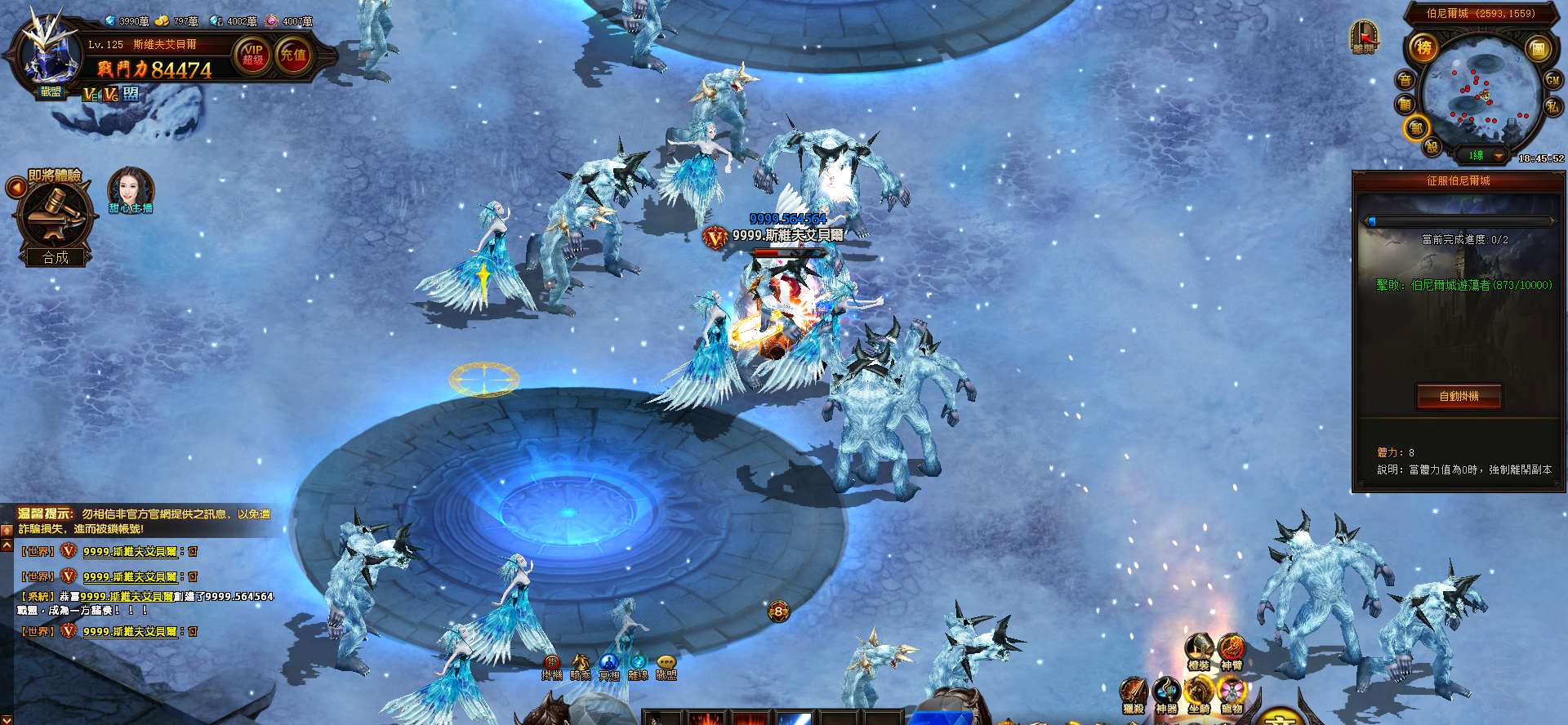1568x725 pixels.
Task: Open the 圖 map button
Action: 1538,49
